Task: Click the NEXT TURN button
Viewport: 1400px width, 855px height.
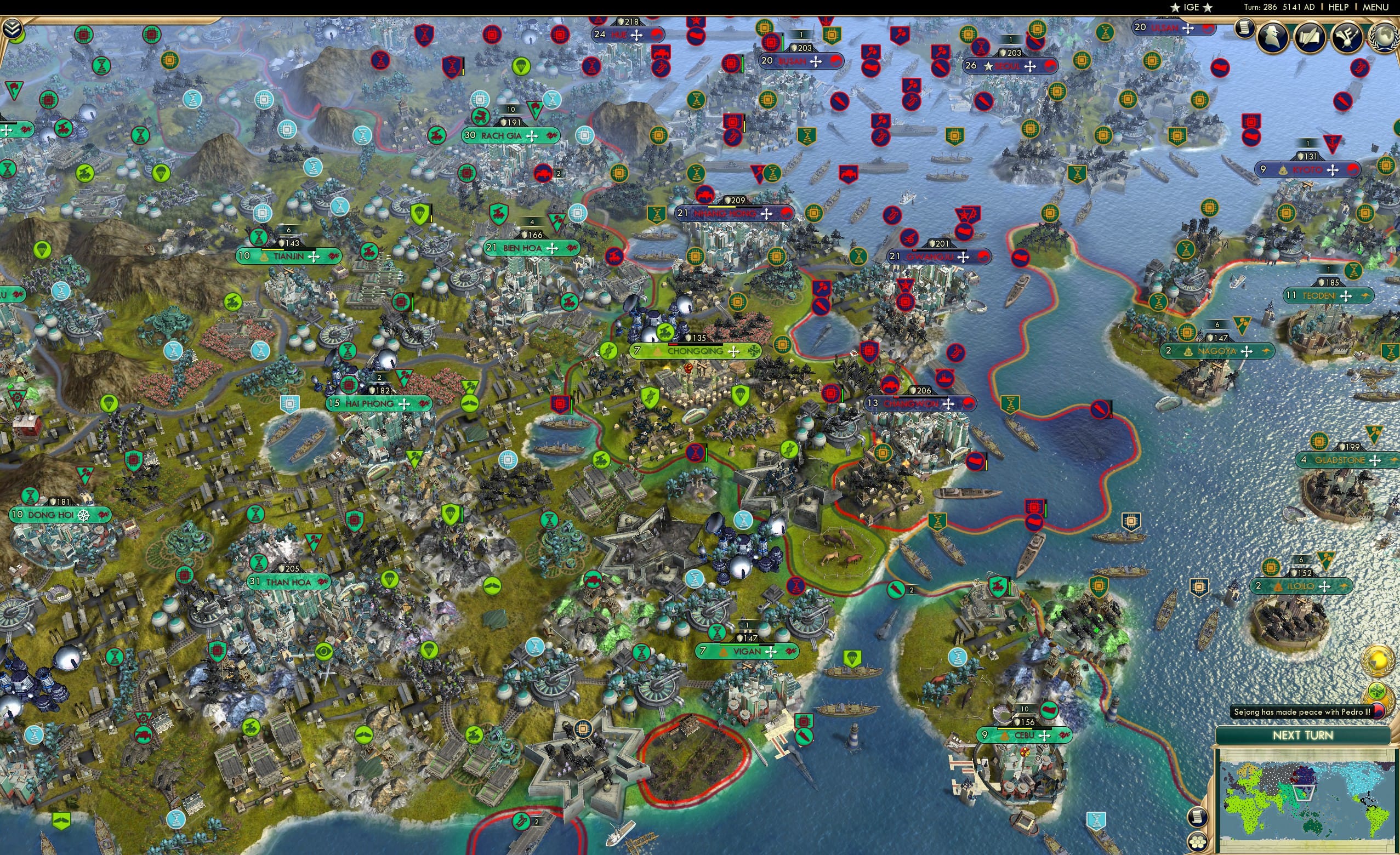Action: tap(1304, 734)
